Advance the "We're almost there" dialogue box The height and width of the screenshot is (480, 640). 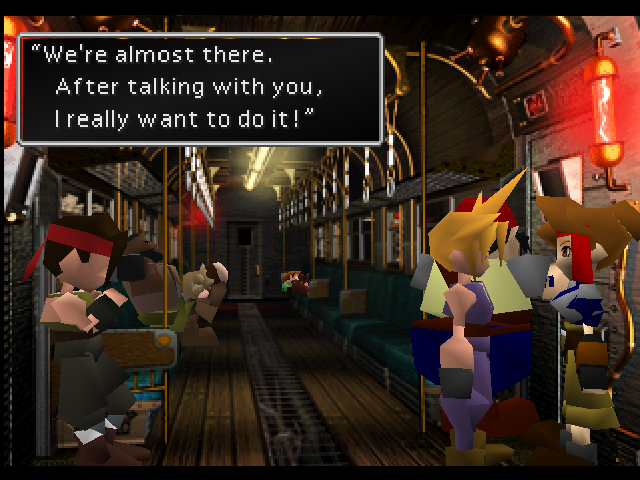tap(200, 88)
